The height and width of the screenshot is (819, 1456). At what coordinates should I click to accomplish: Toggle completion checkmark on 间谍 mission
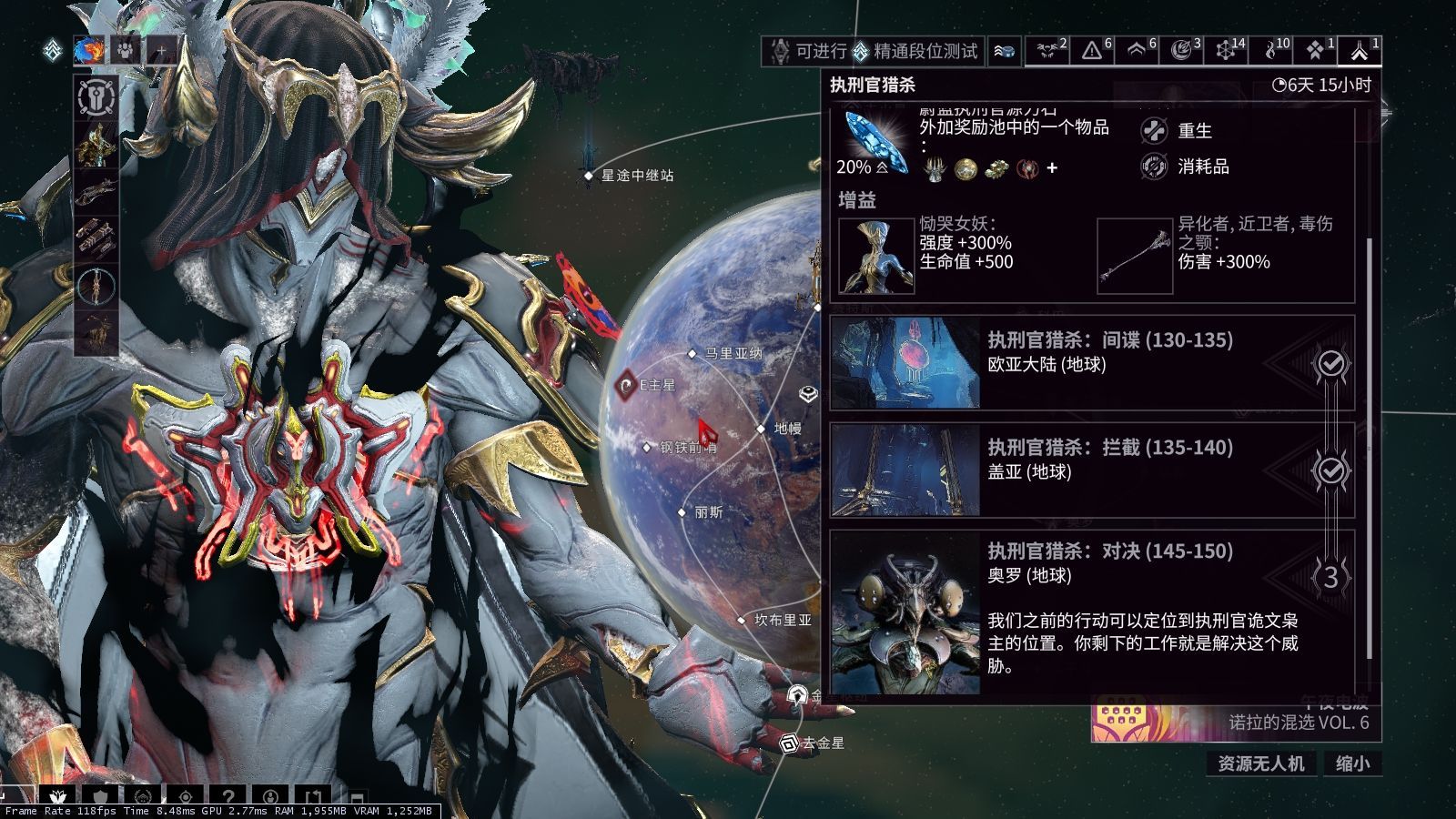1331,365
